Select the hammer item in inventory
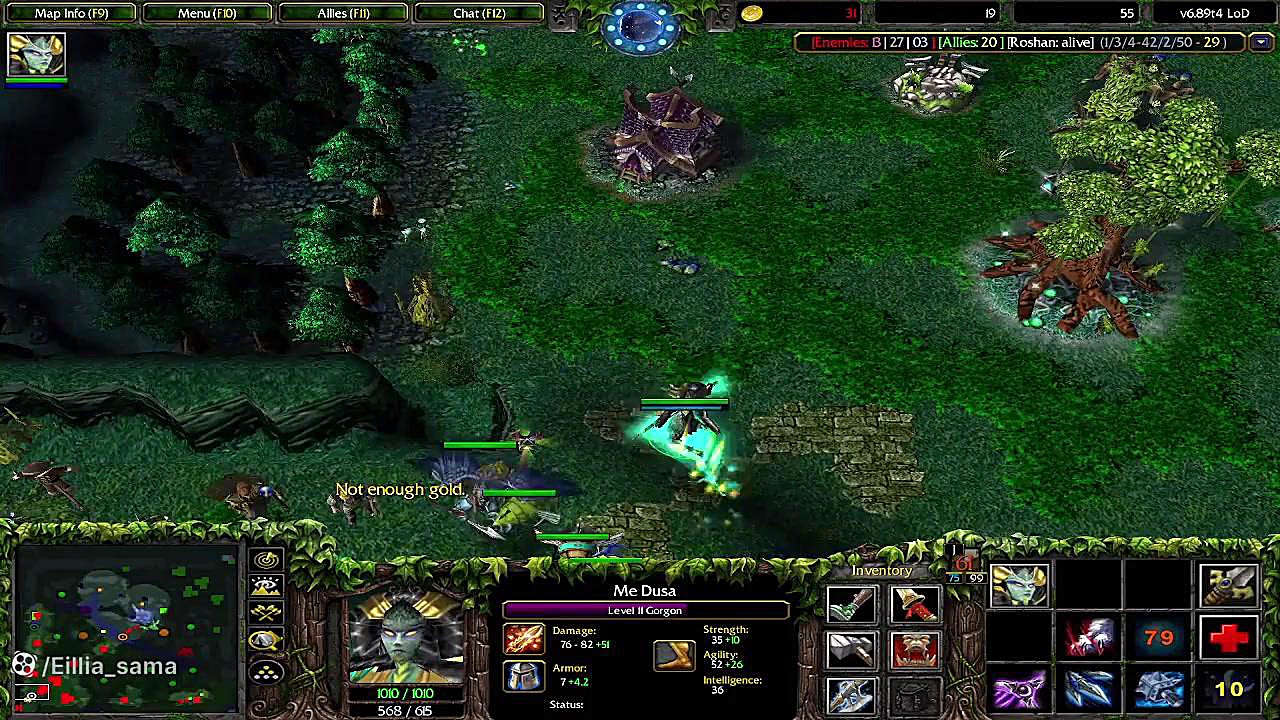 click(x=851, y=650)
